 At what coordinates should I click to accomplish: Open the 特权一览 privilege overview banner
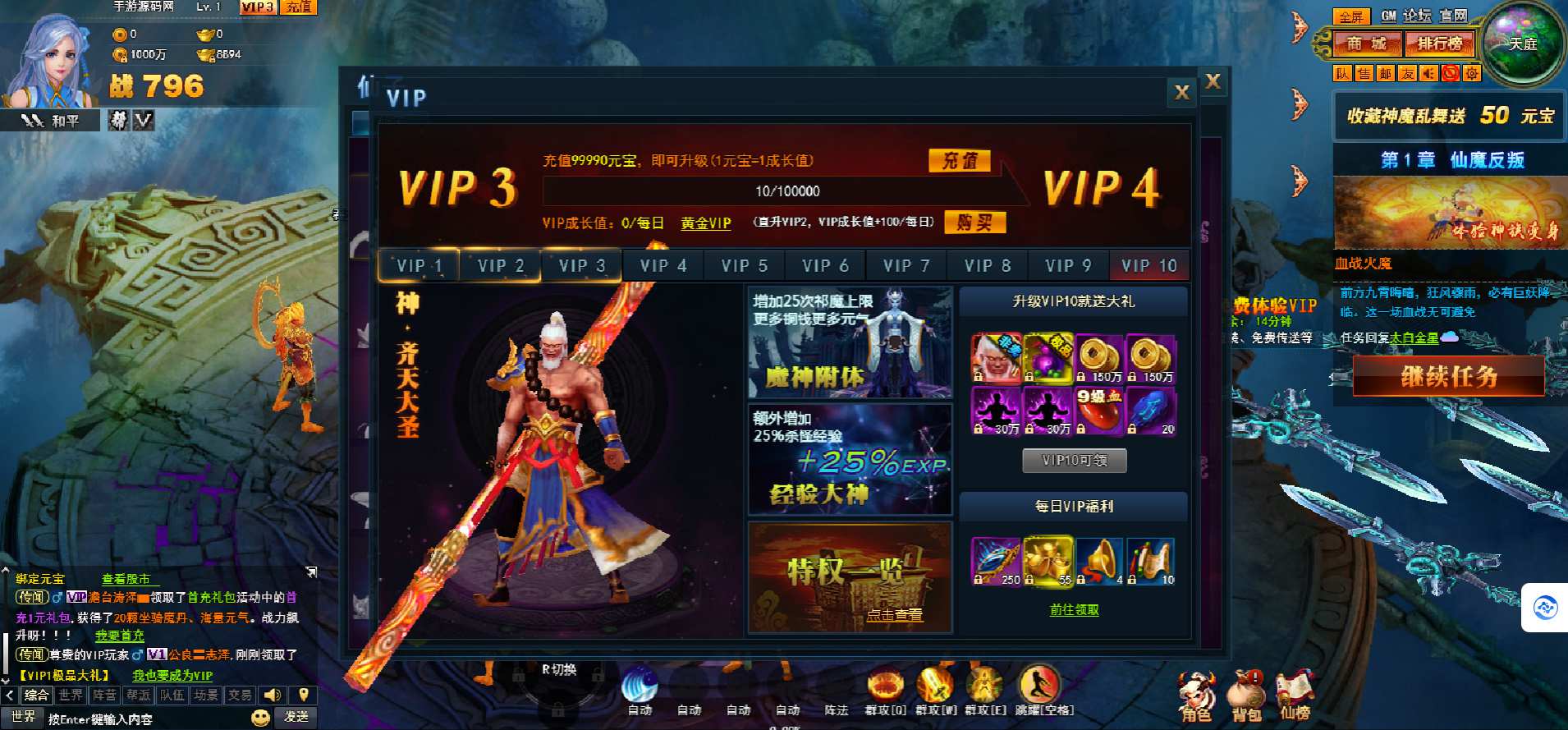coord(850,578)
